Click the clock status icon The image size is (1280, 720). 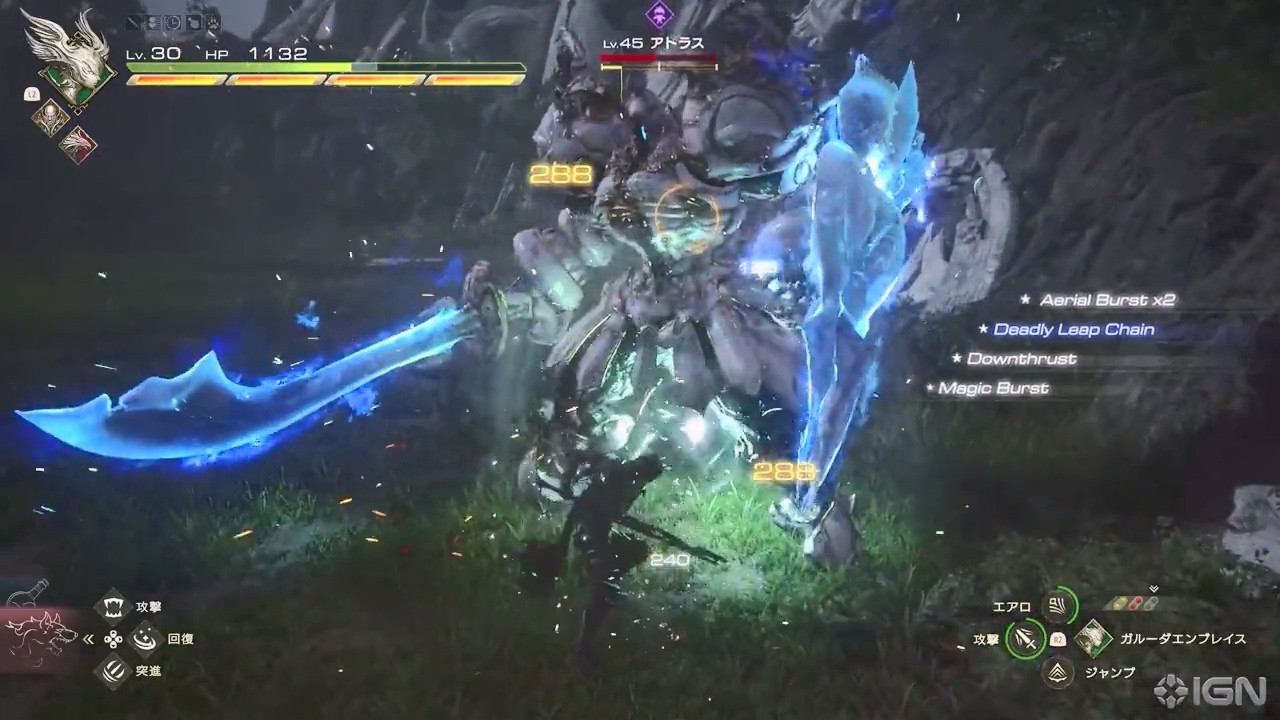click(x=174, y=22)
